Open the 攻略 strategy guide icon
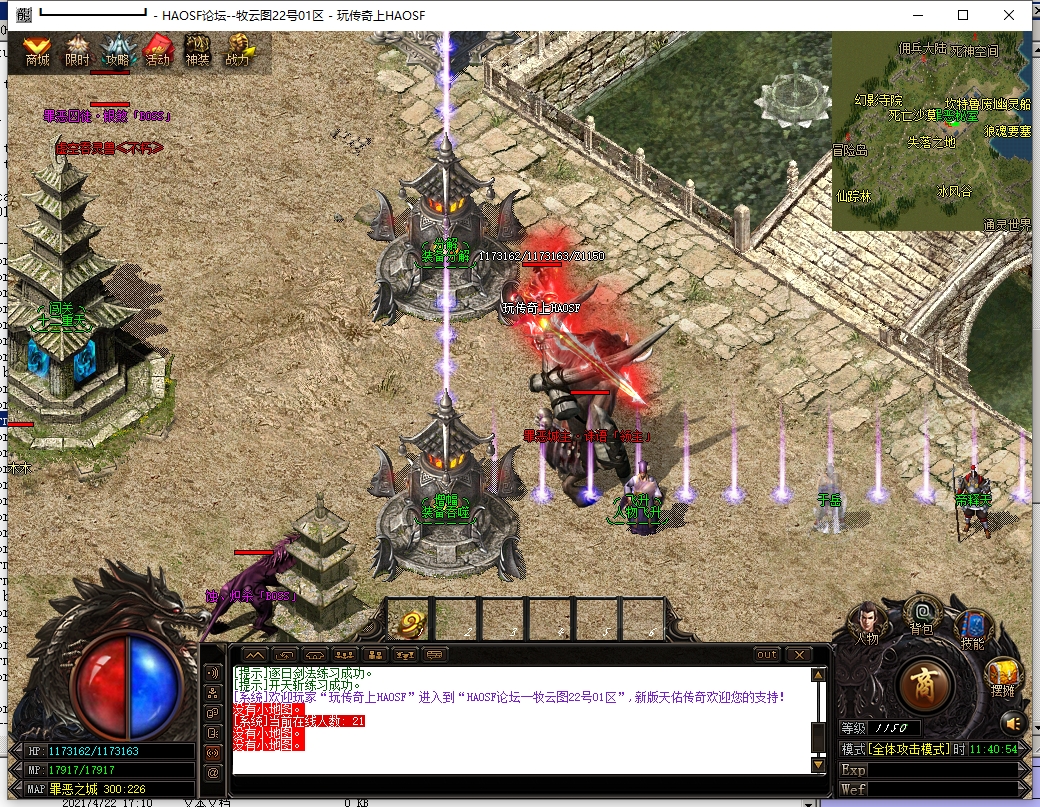This screenshot has height=807, width=1040. (x=117, y=51)
